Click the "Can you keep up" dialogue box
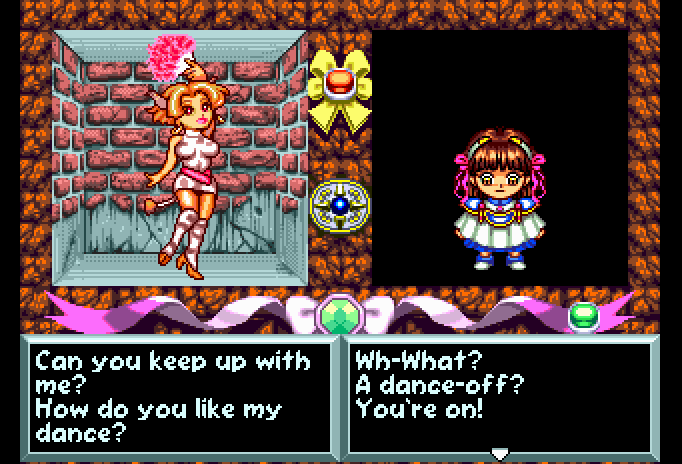Viewport: 682px width, 464px height. [180, 394]
